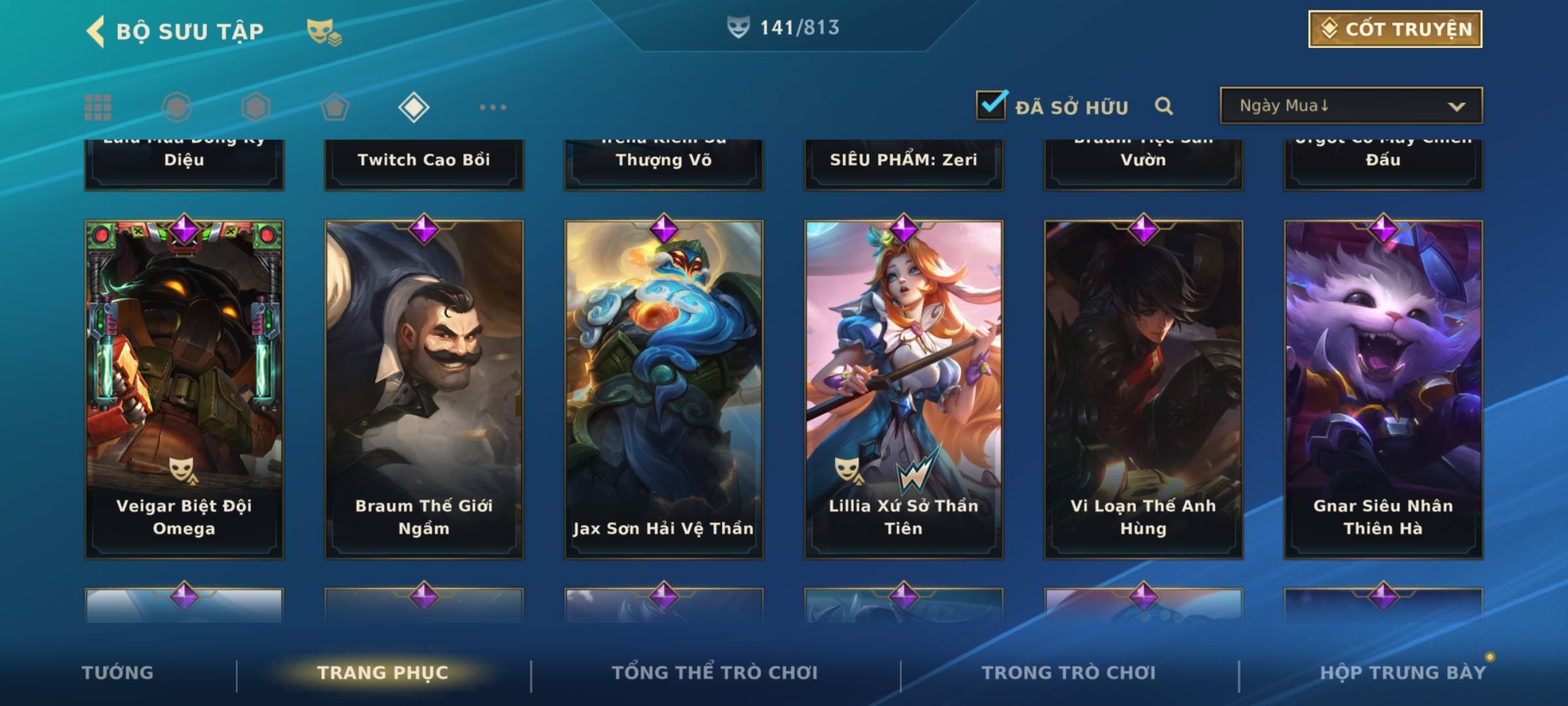
Task: Click the gold mask and coins icon
Action: [324, 31]
